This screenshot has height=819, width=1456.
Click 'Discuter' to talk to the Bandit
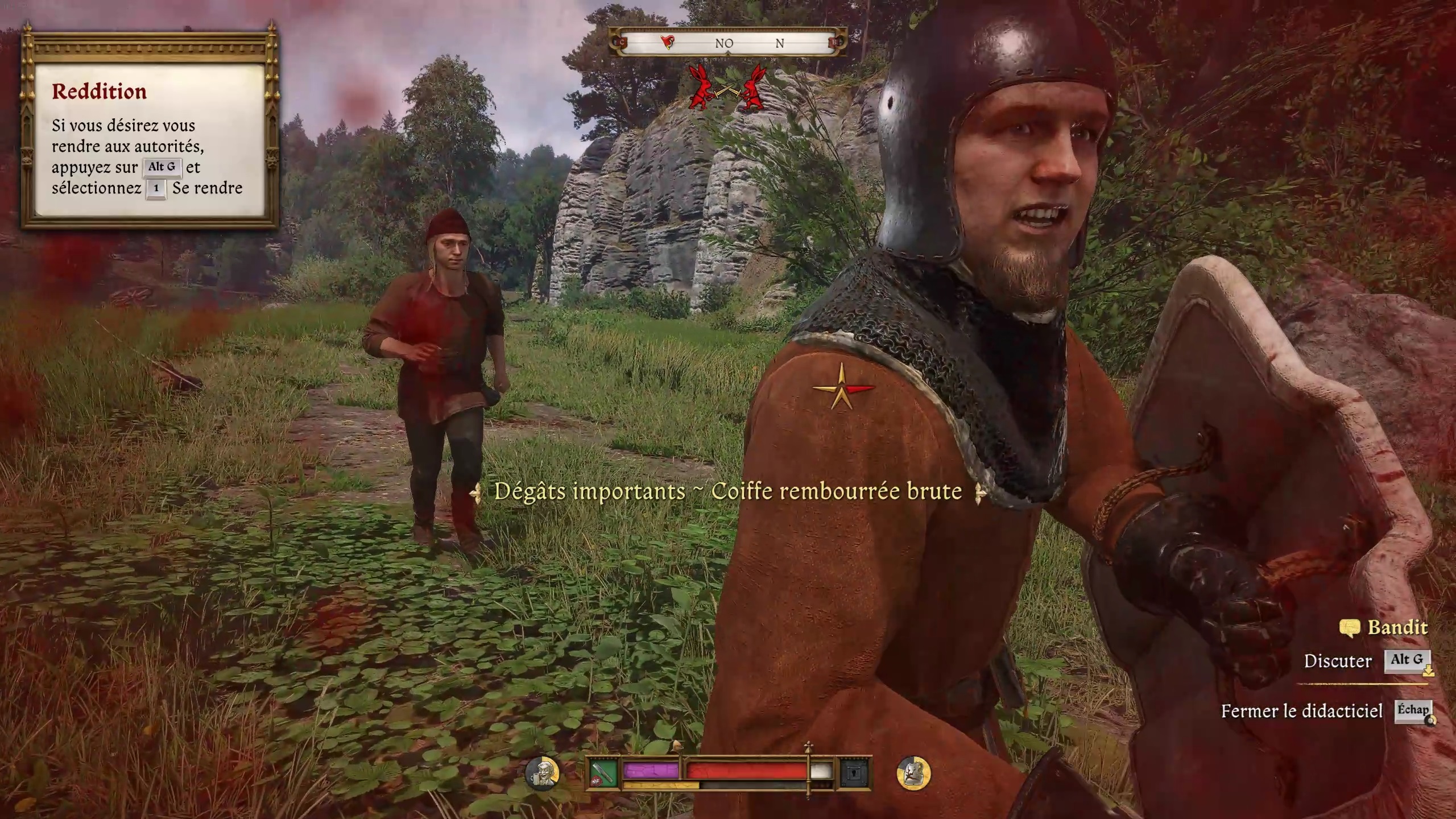click(x=1339, y=661)
